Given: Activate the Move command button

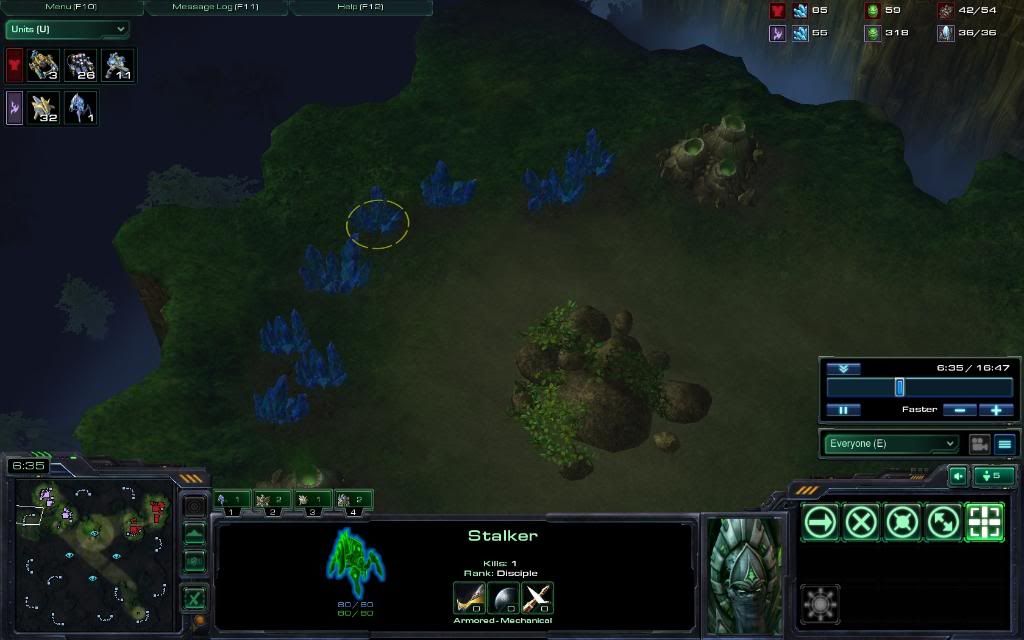Looking at the screenshot, I should pyautogui.click(x=821, y=521).
